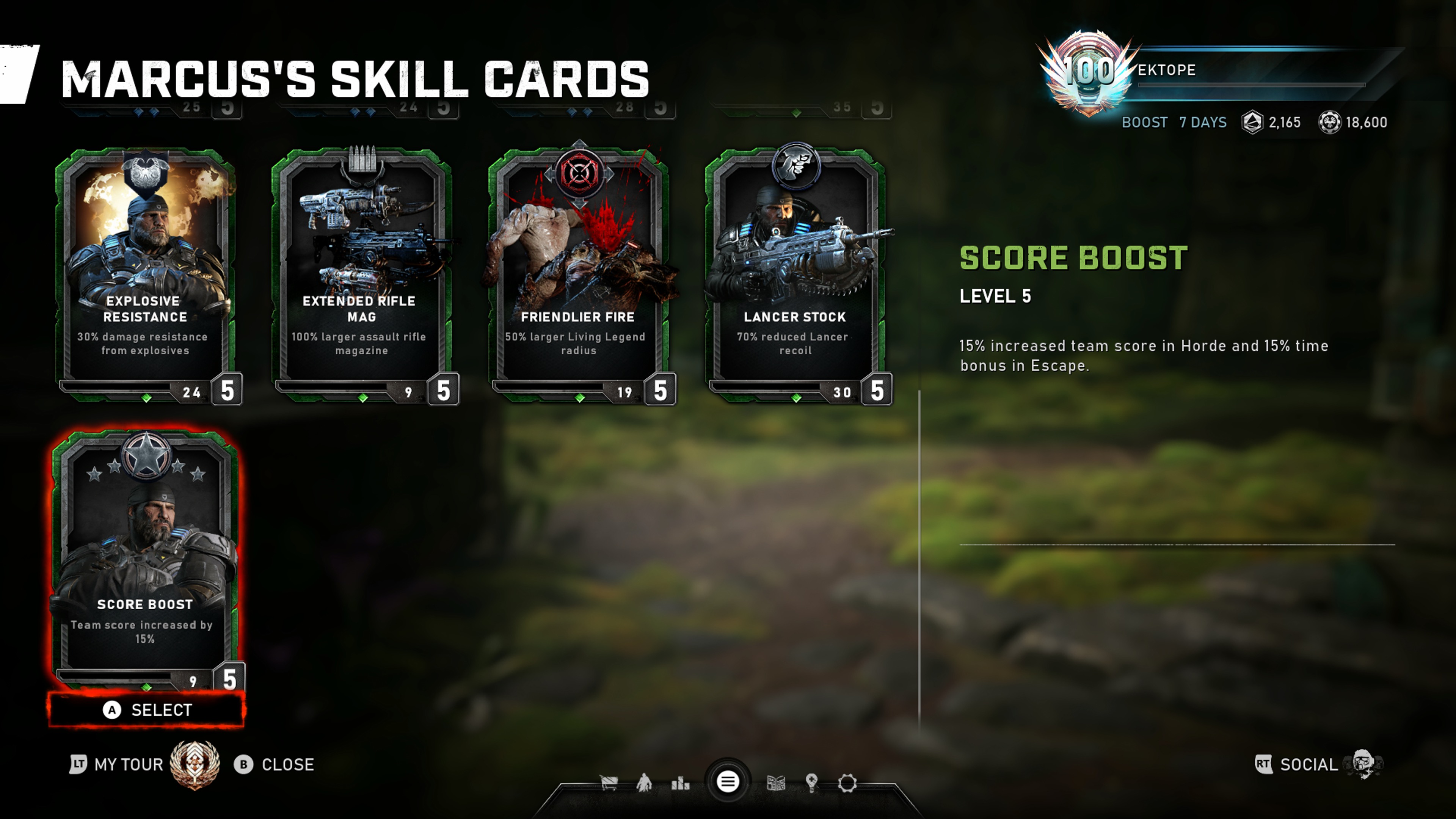
Task: Open the lightbulb tips icon
Action: 812,783
